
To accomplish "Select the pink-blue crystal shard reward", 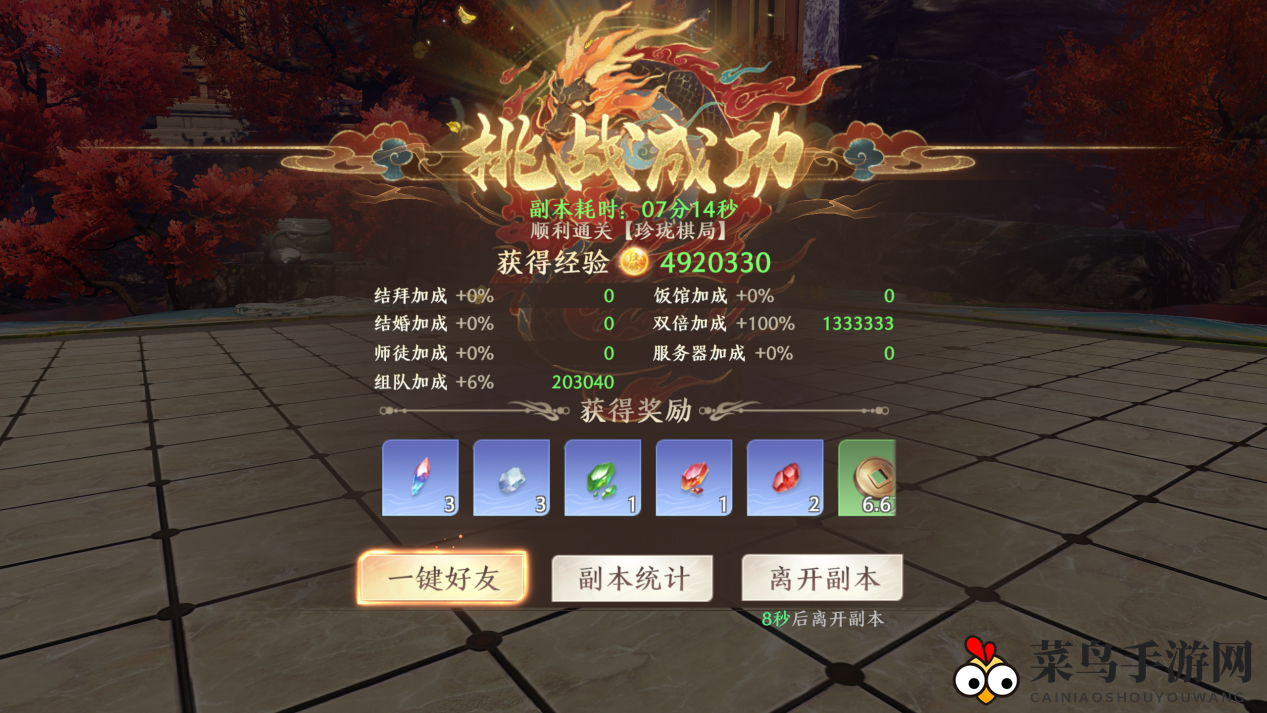I will click(x=420, y=478).
